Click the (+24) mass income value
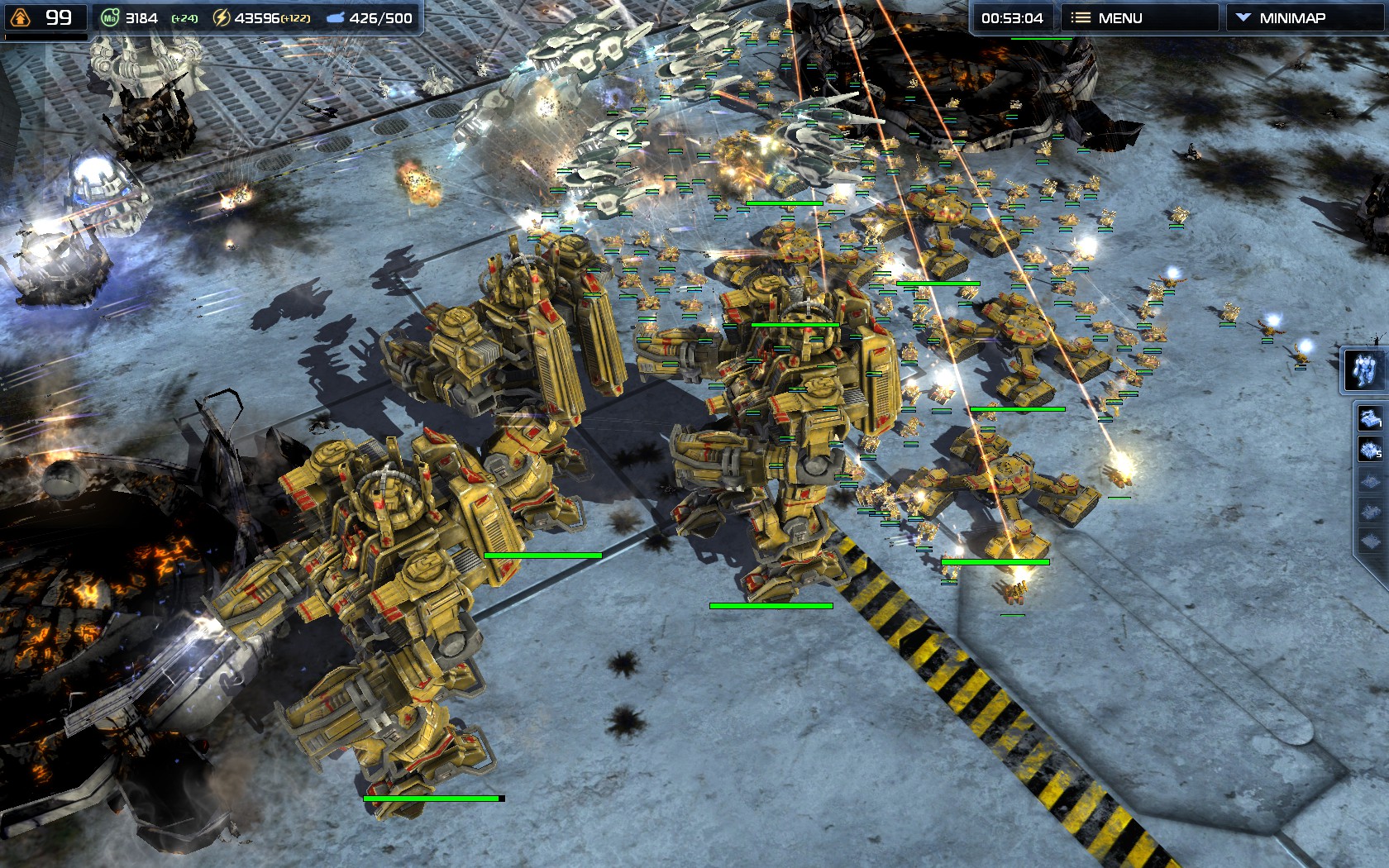The width and height of the screenshot is (1389, 868). (x=184, y=18)
